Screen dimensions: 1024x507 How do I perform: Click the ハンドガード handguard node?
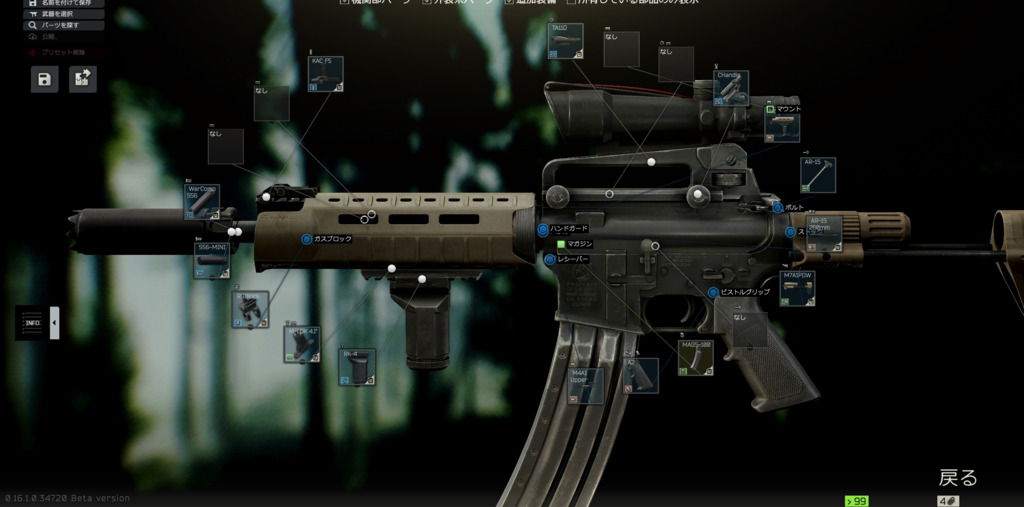(x=543, y=229)
